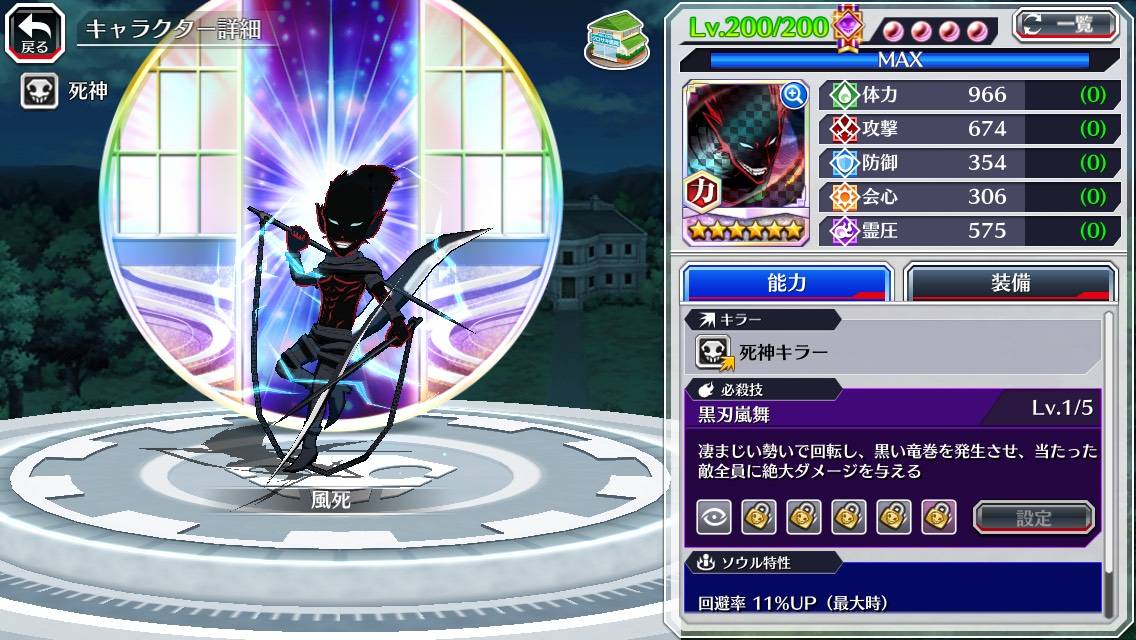Go back with the 戻る button
Viewport: 1136px width, 640px height.
35,32
